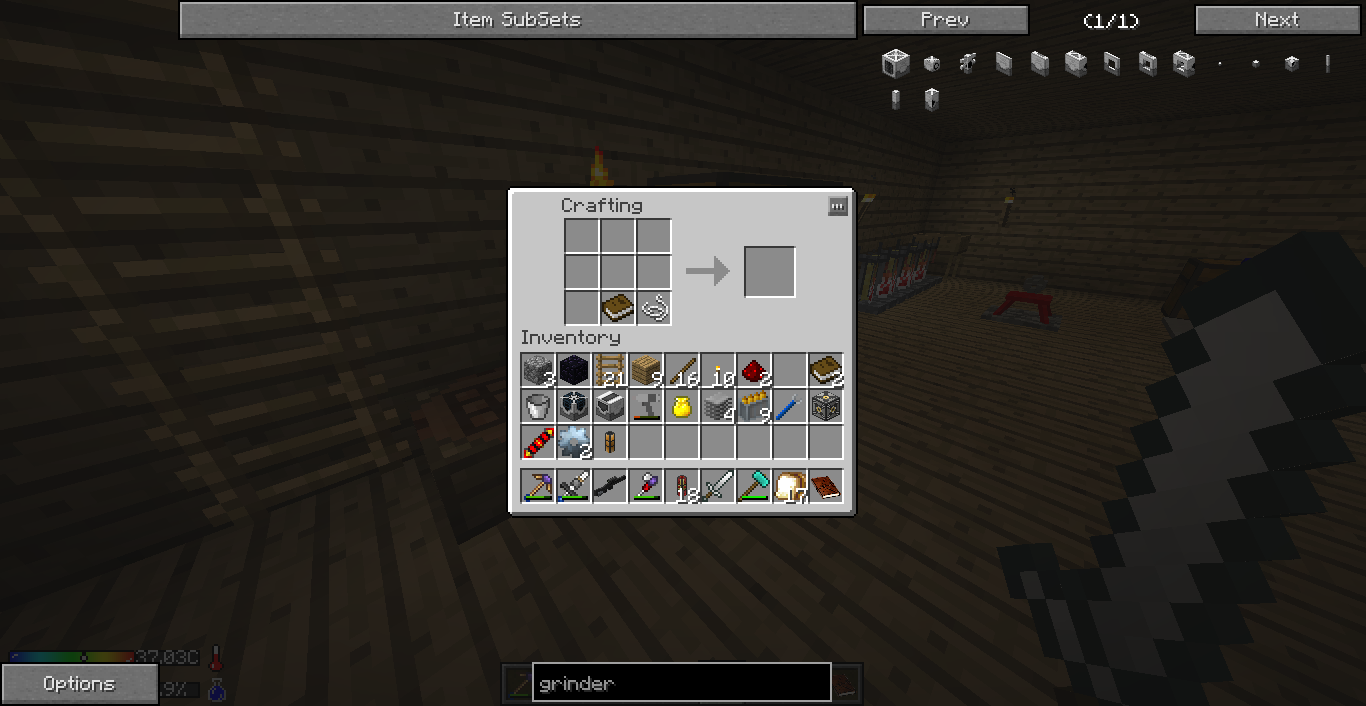Viewport: 1366px width, 706px height.
Task: Focus the item search box containing 'grinder'
Action: coord(681,684)
